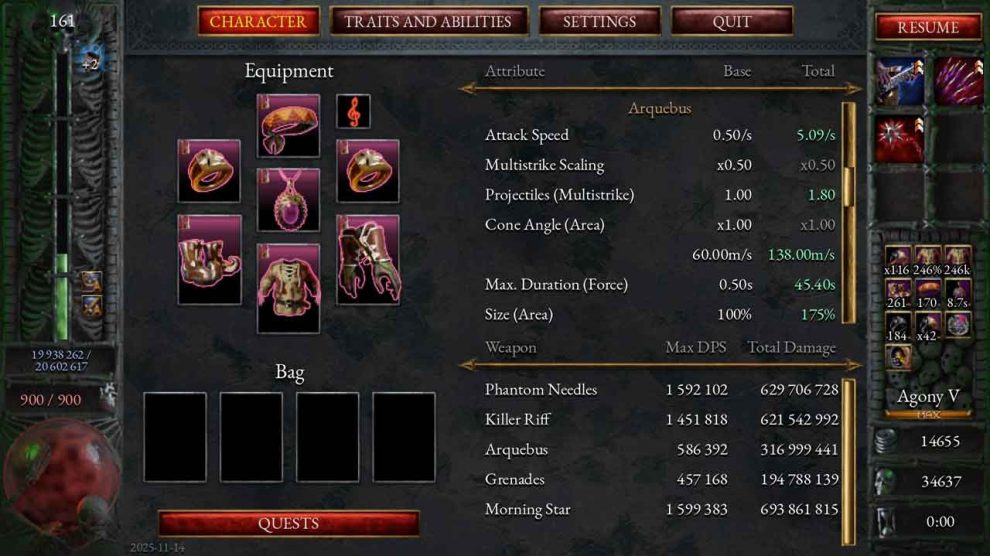Open the Settings menu
Viewport: 990px width, 556px height.
click(x=599, y=21)
